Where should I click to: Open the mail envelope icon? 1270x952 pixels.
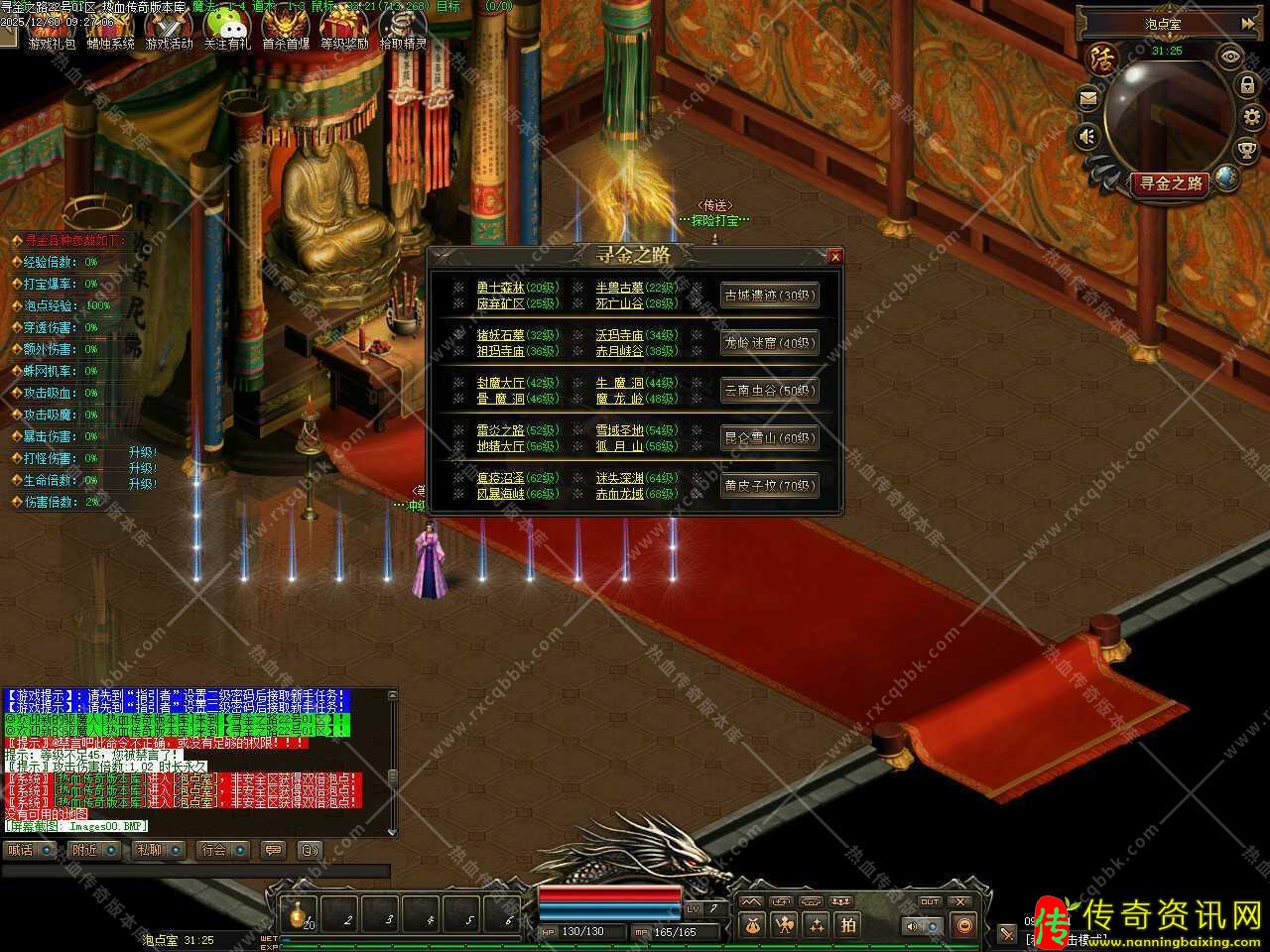[x=1088, y=98]
